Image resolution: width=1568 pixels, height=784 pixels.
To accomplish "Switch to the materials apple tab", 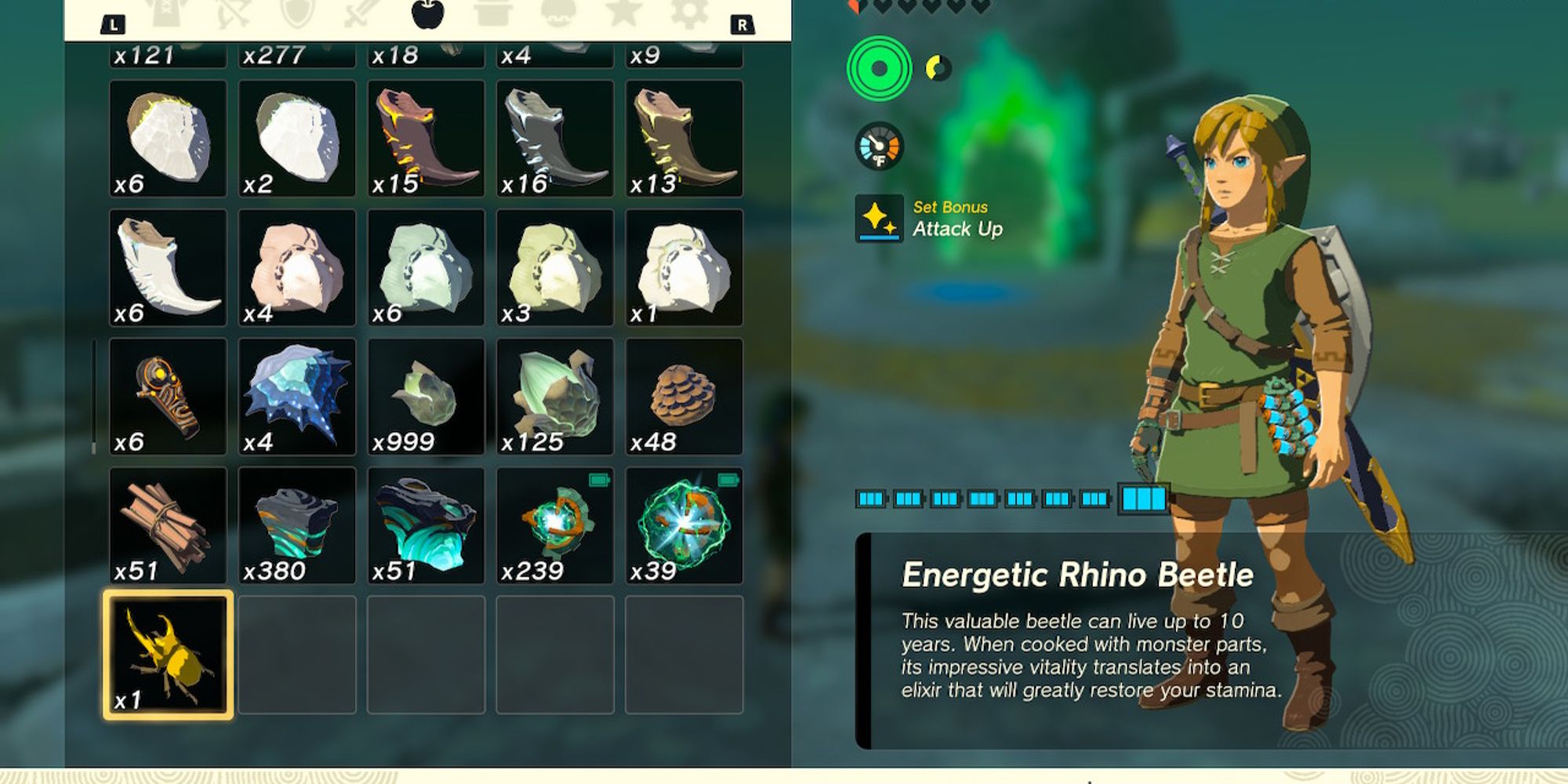I will pos(426,14).
